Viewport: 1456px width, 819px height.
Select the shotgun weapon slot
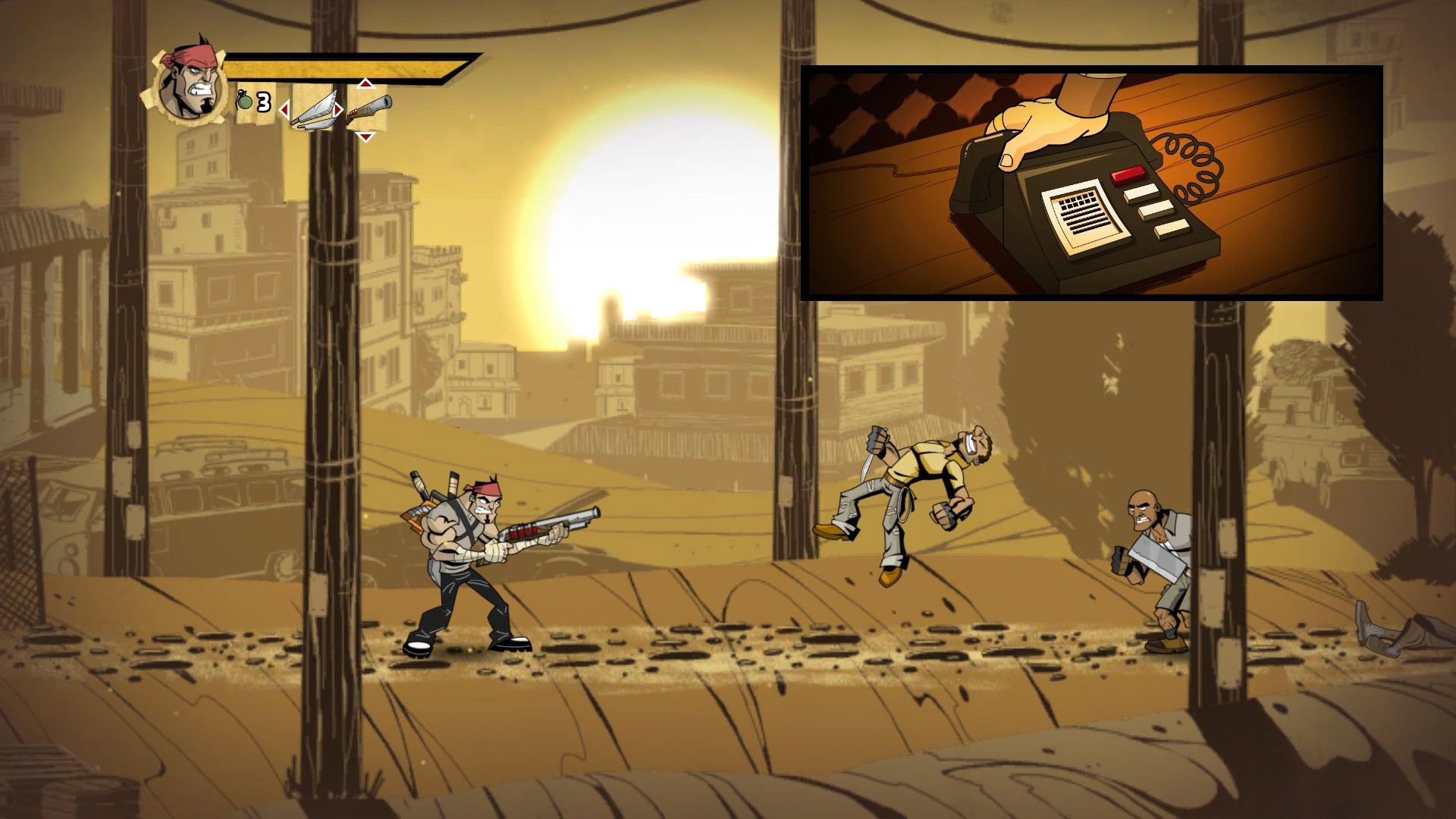point(369,108)
